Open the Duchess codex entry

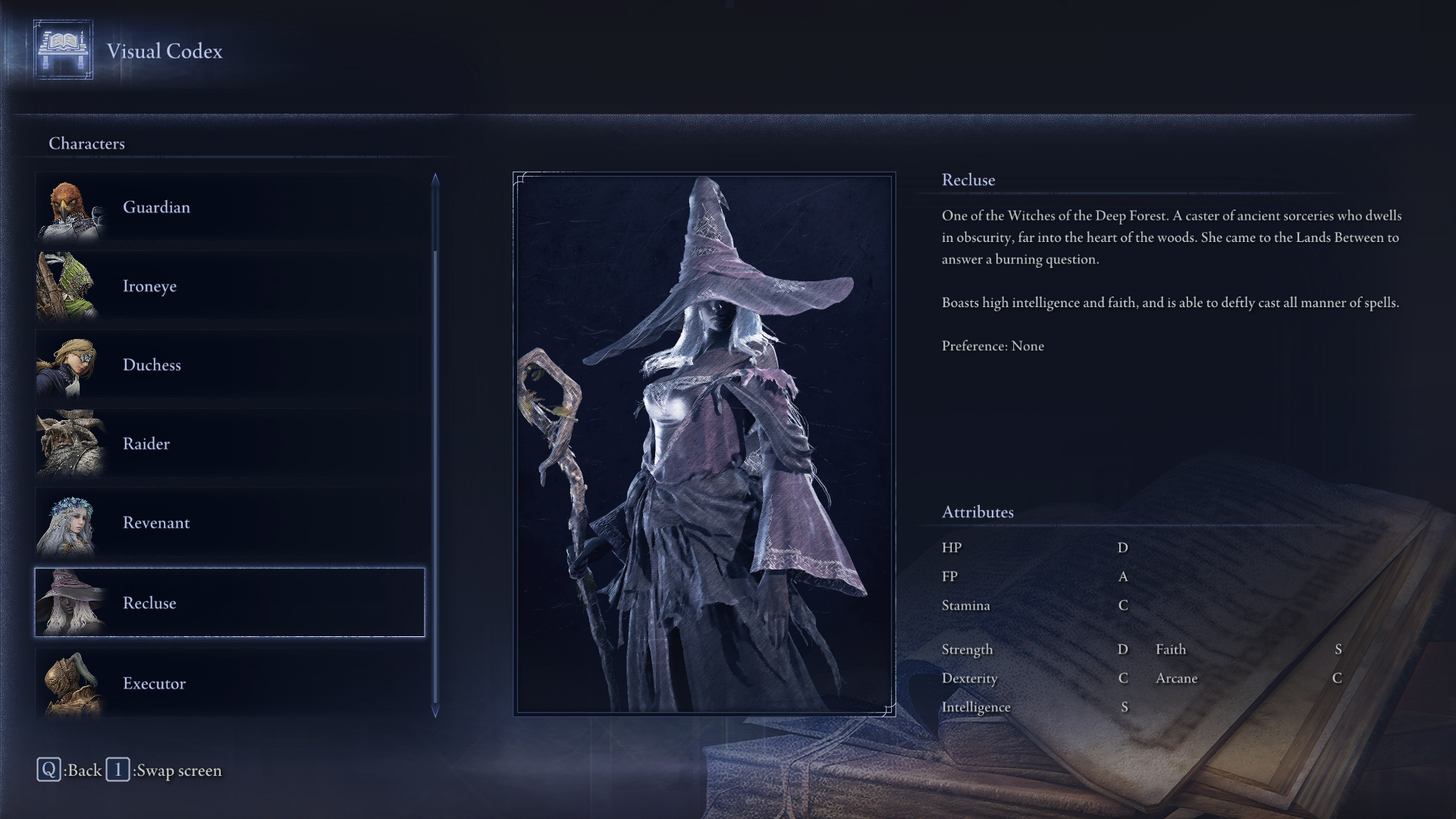[x=229, y=365]
